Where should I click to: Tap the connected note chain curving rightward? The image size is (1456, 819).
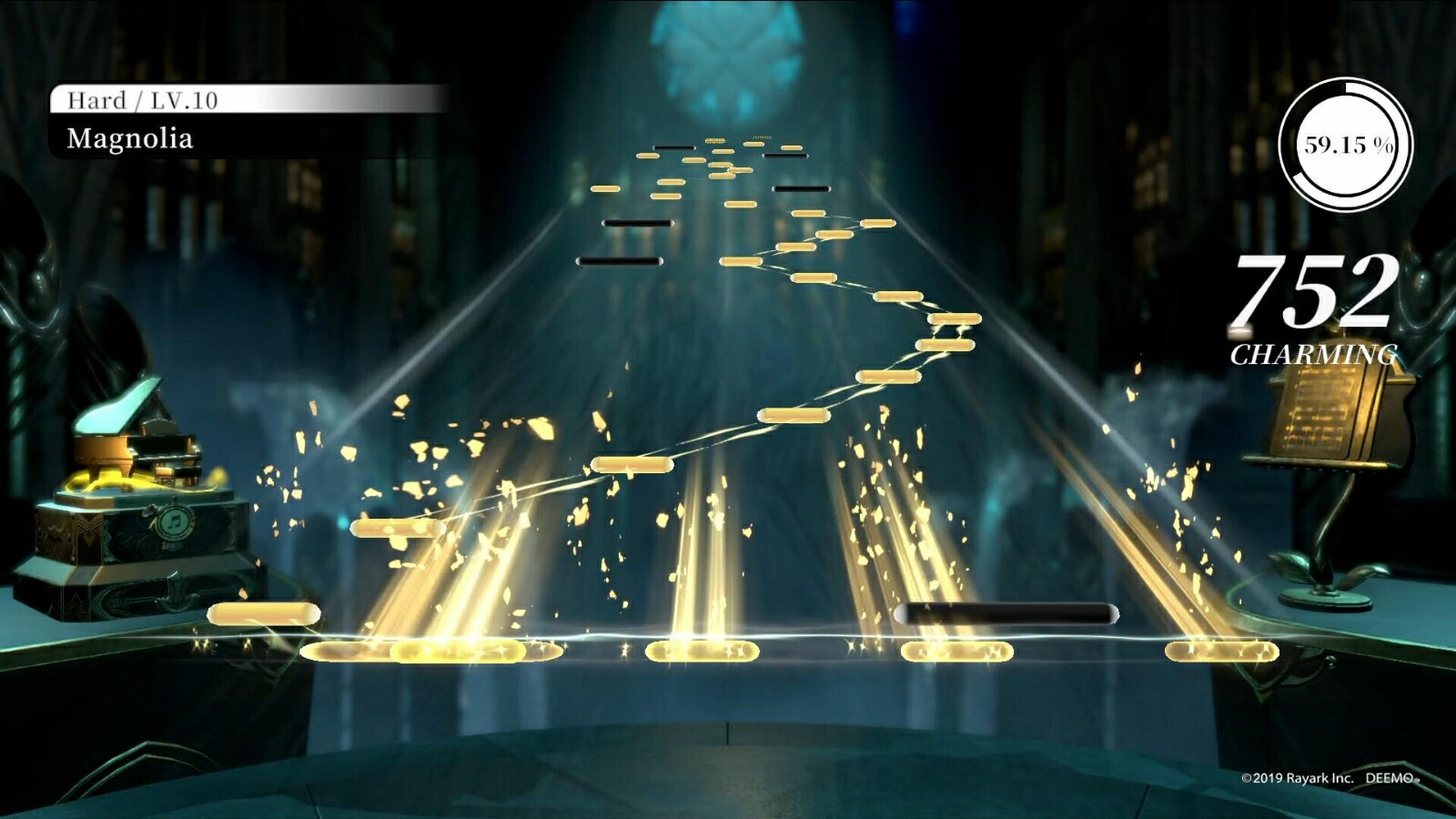click(x=874, y=300)
